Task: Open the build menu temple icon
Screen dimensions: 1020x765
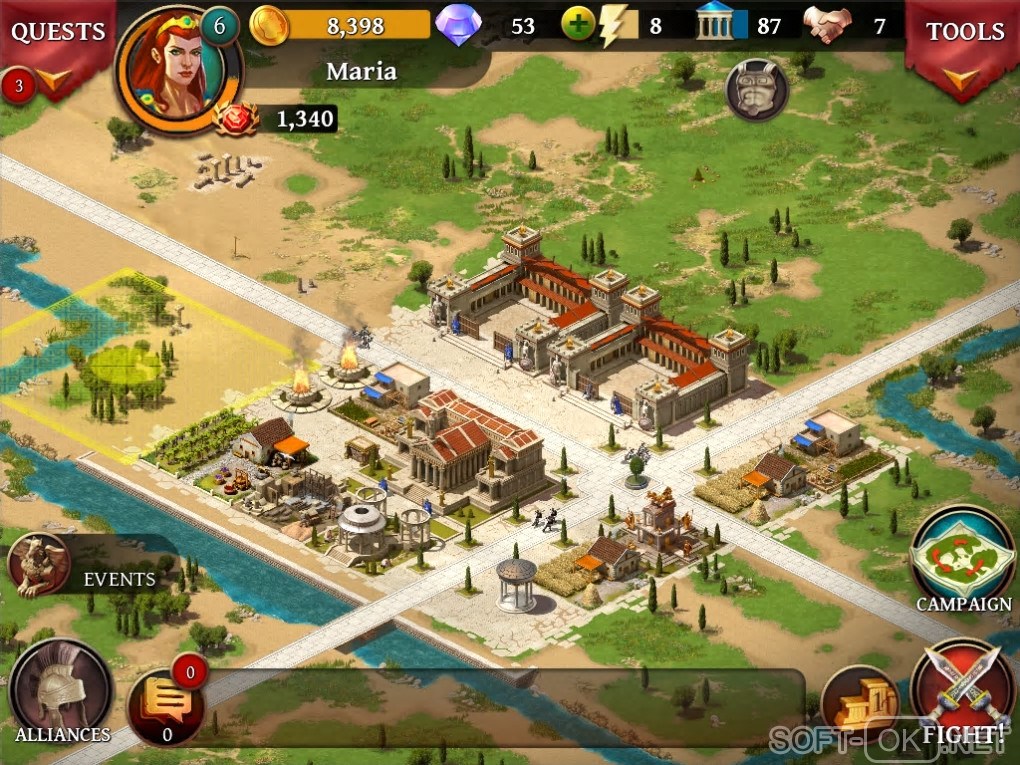Action: [860, 702]
